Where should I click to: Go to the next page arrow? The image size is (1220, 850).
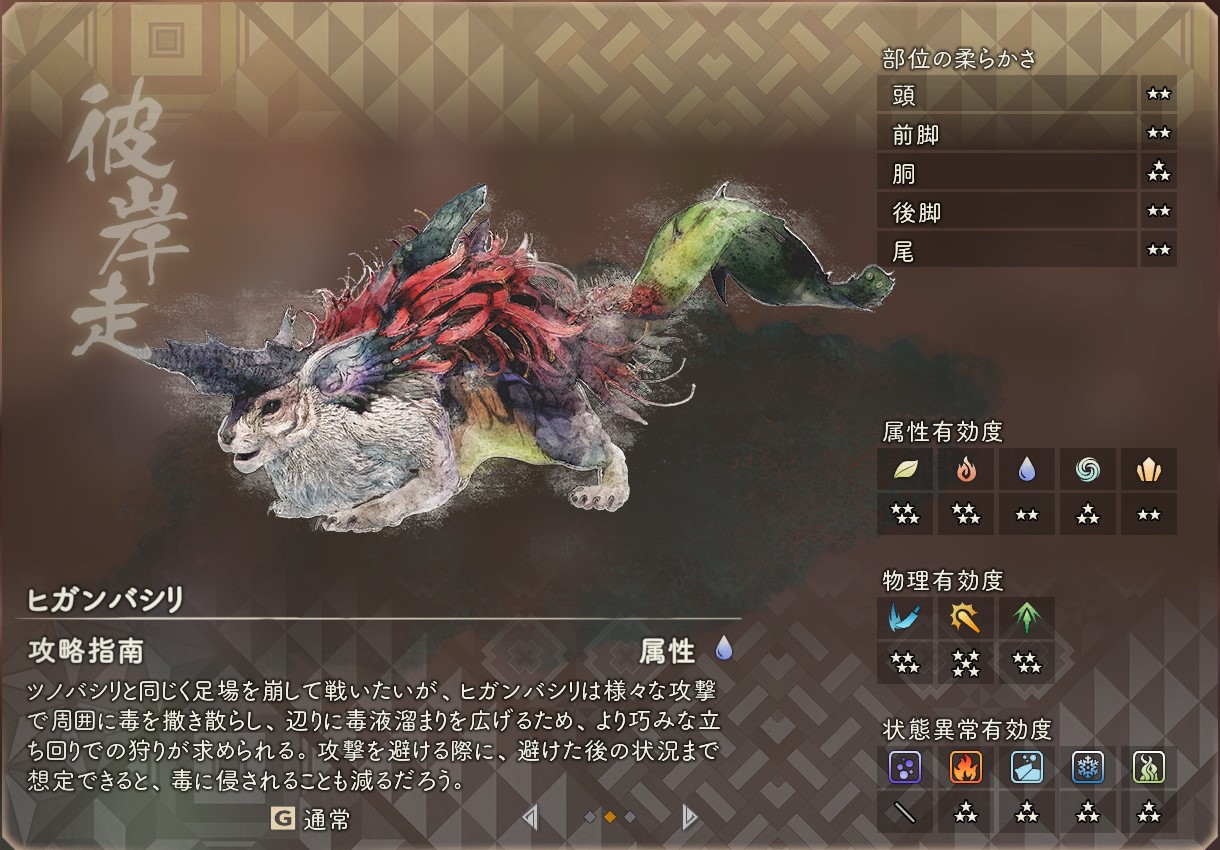pyautogui.click(x=688, y=818)
